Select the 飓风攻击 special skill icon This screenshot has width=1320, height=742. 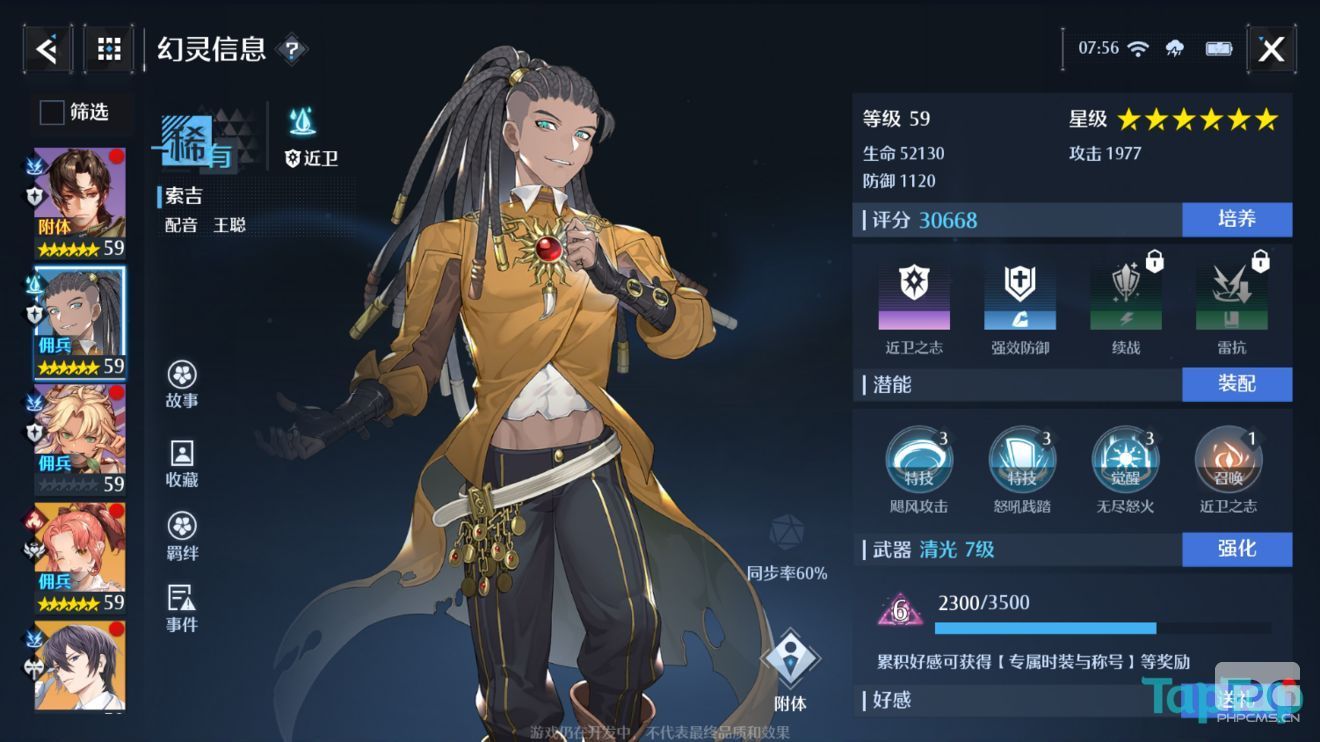point(920,460)
